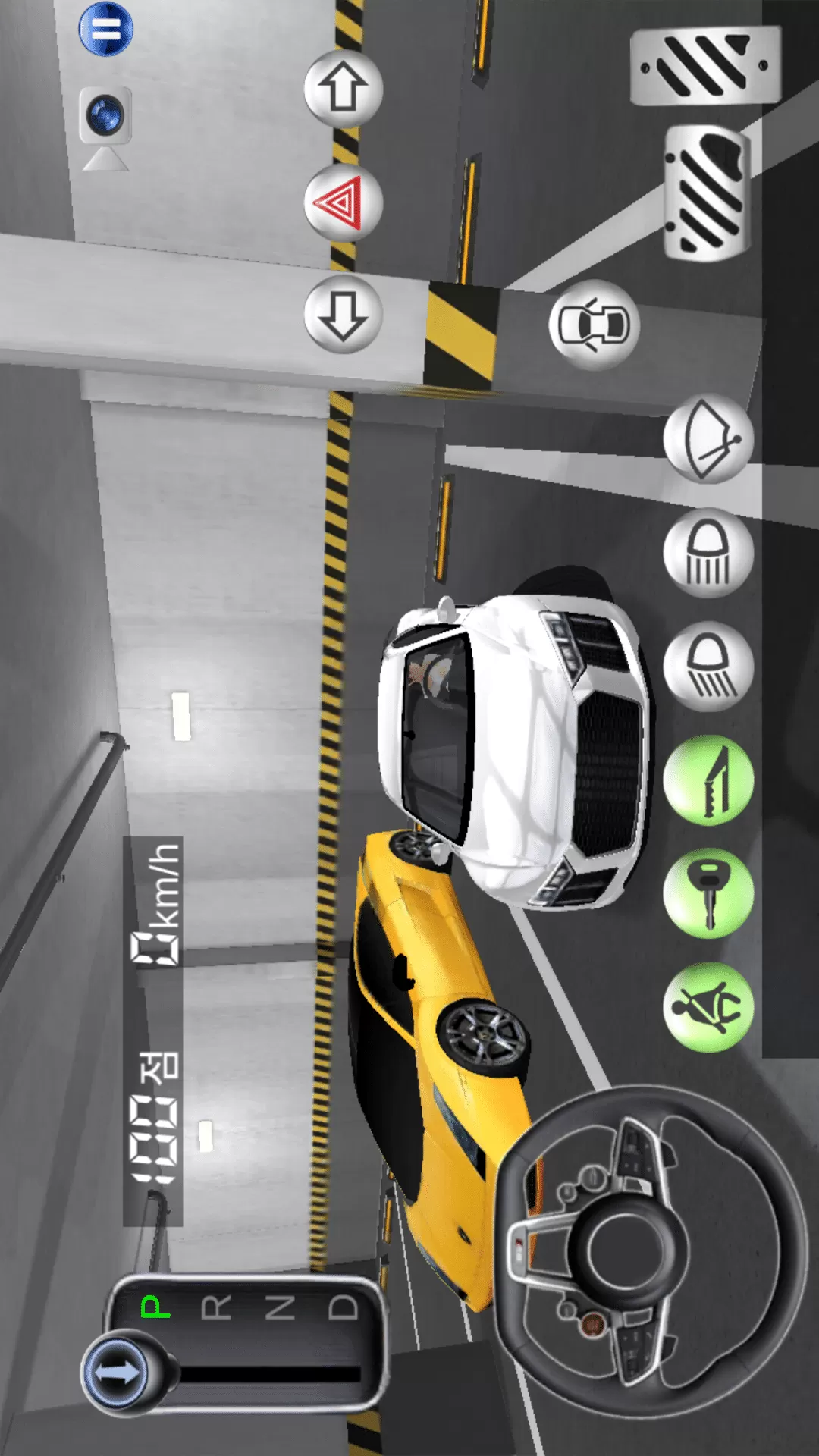This screenshot has width=819, height=1456.
Task: Toggle the green seatbelt button
Action: tap(708, 1007)
